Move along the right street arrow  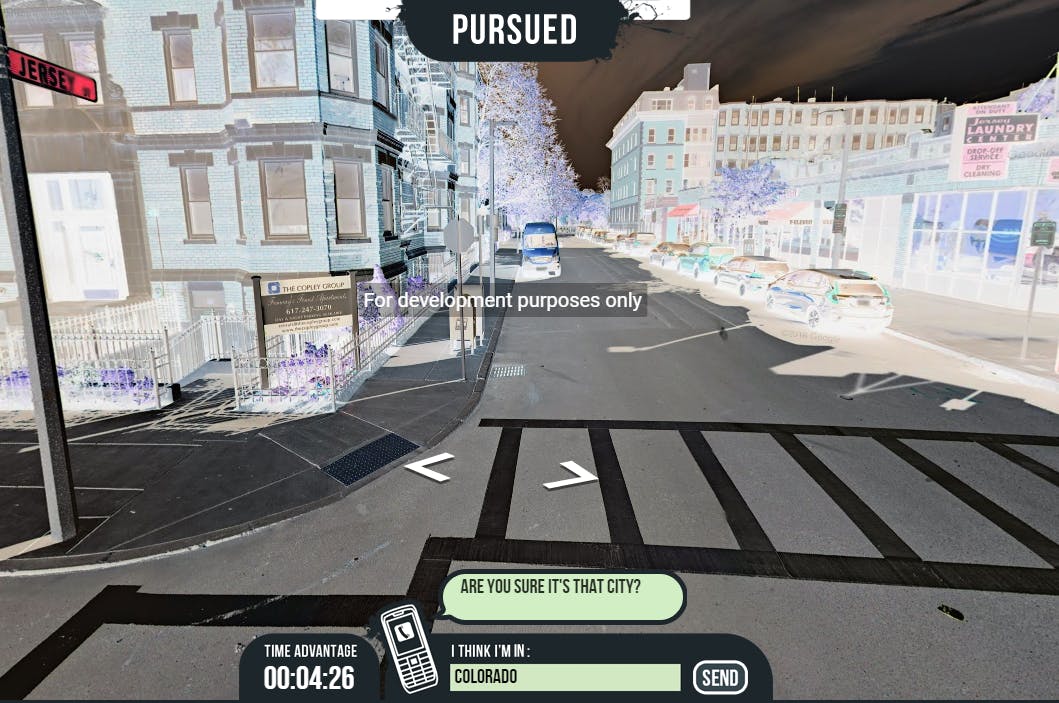coord(572,476)
